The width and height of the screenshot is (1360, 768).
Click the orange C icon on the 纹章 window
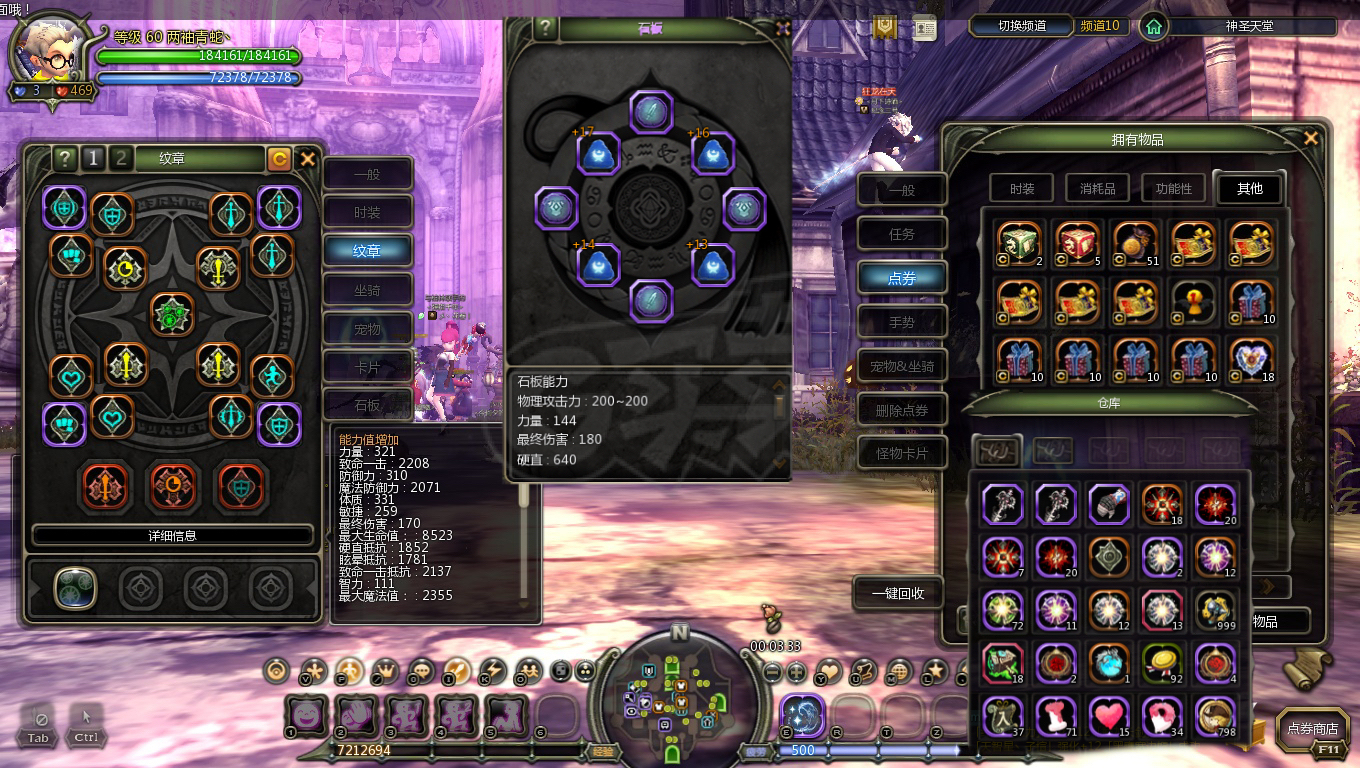pyautogui.click(x=280, y=158)
